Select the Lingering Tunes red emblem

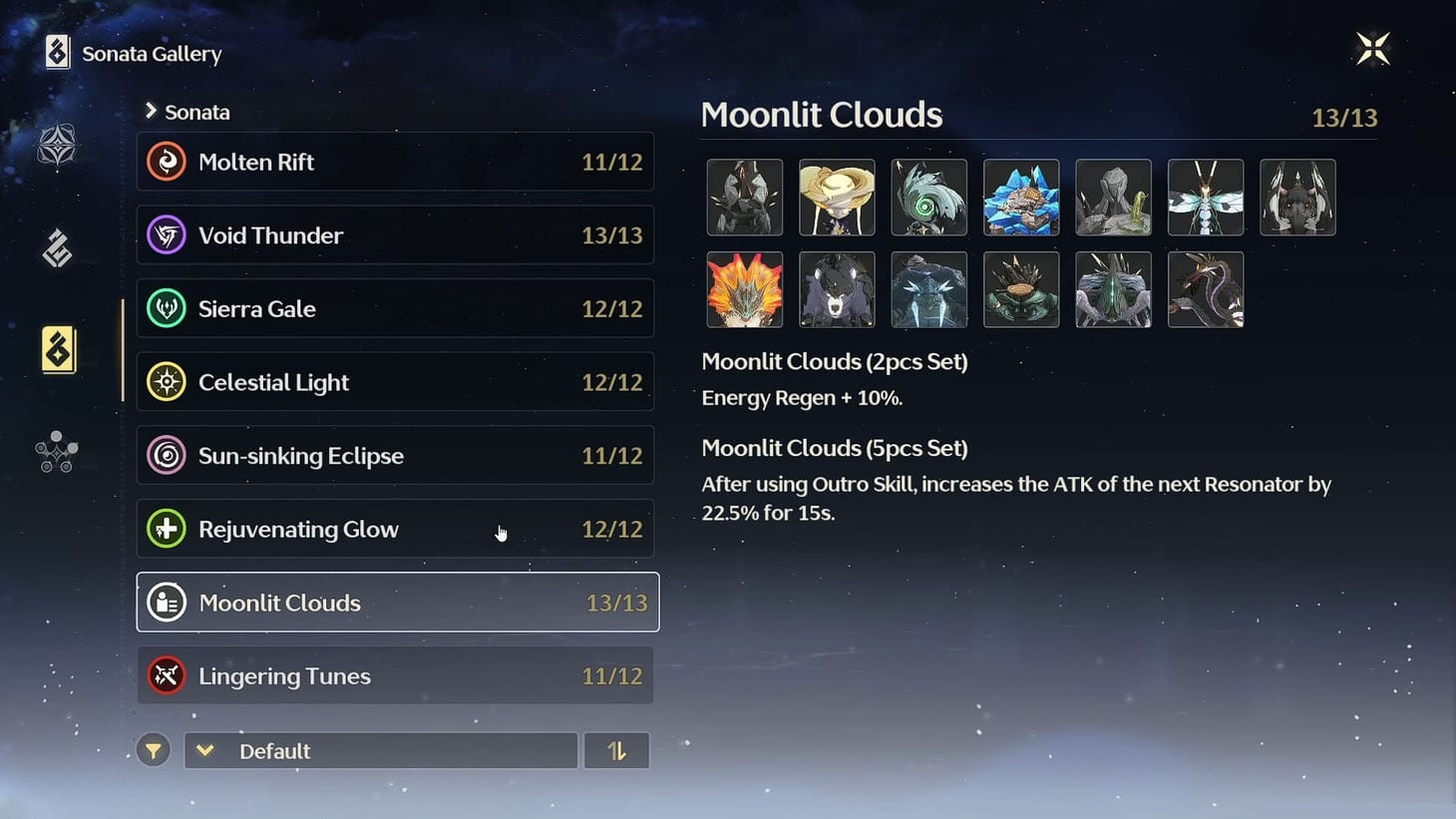166,675
